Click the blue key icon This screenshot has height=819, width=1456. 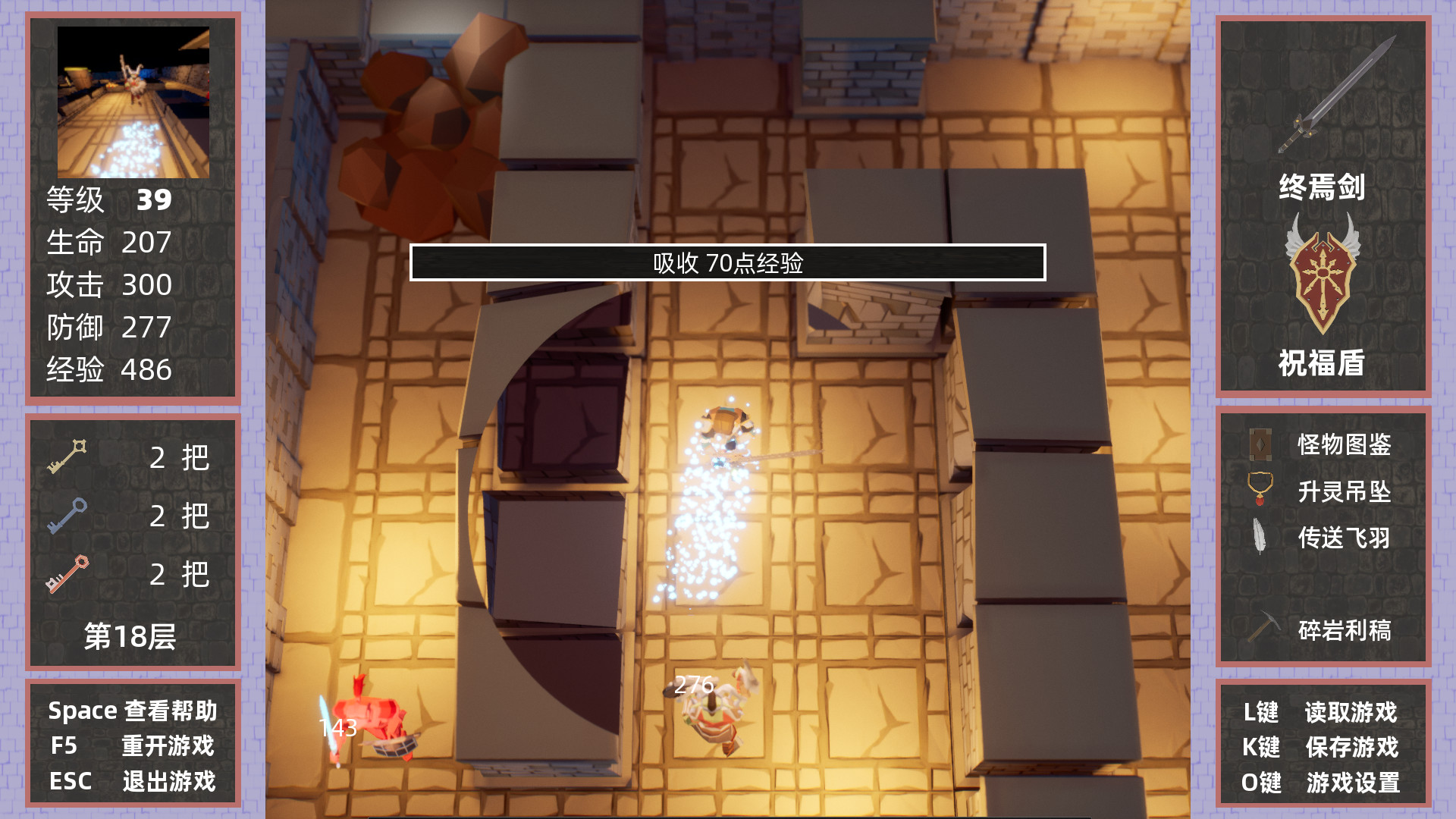(68, 516)
